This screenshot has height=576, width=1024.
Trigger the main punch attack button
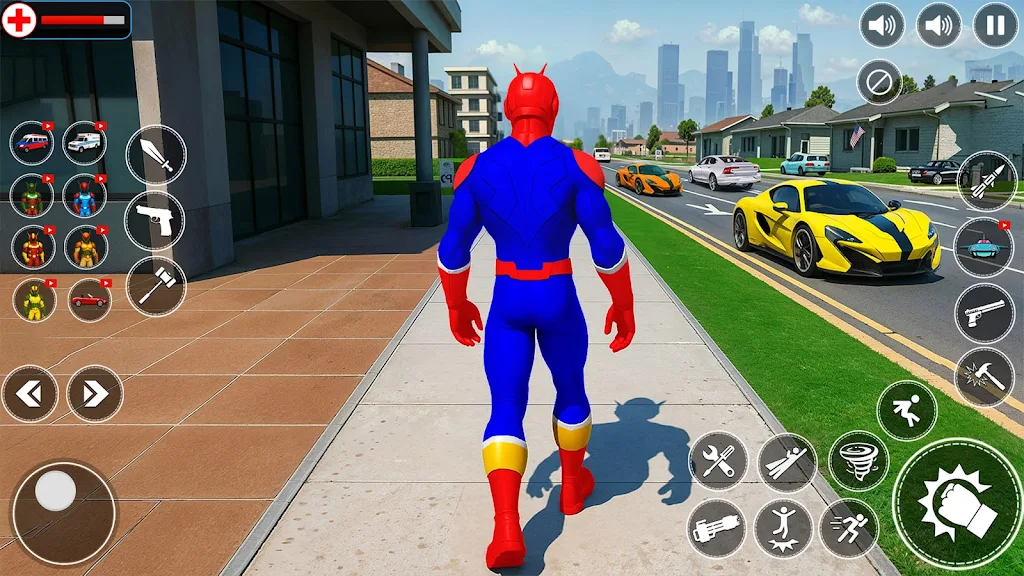pos(957,503)
